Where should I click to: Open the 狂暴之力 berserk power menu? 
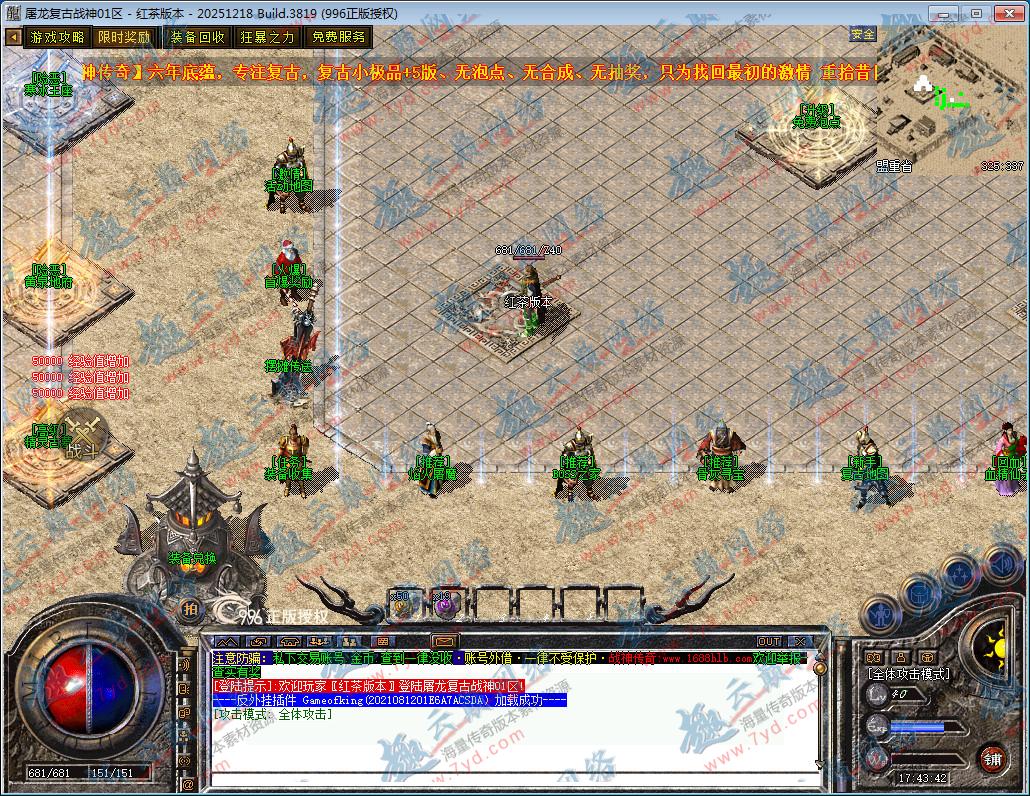[267, 37]
